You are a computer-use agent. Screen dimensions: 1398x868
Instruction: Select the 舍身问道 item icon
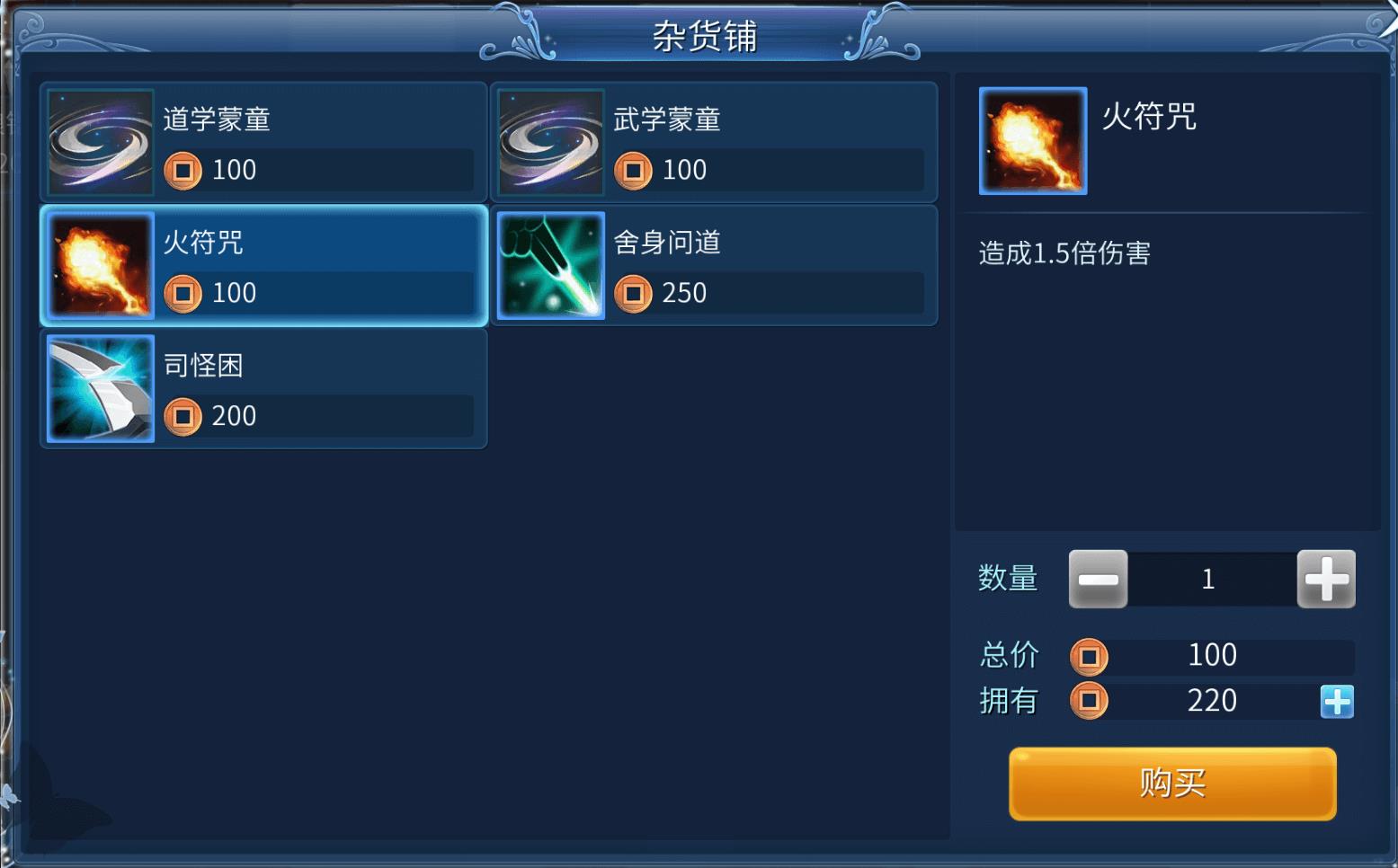[x=550, y=264]
